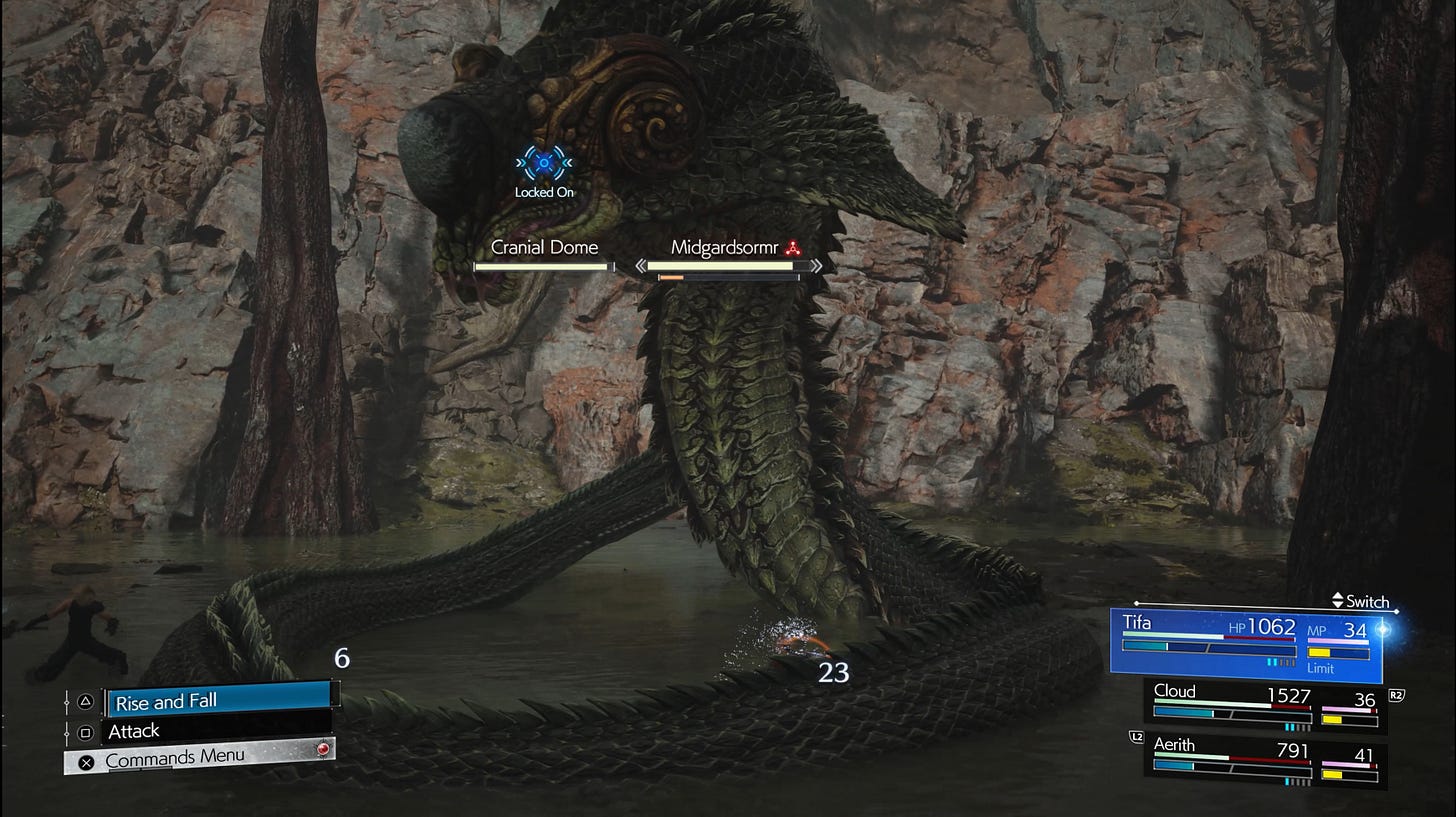
Task: Choose the Attack command
Action: (x=216, y=731)
